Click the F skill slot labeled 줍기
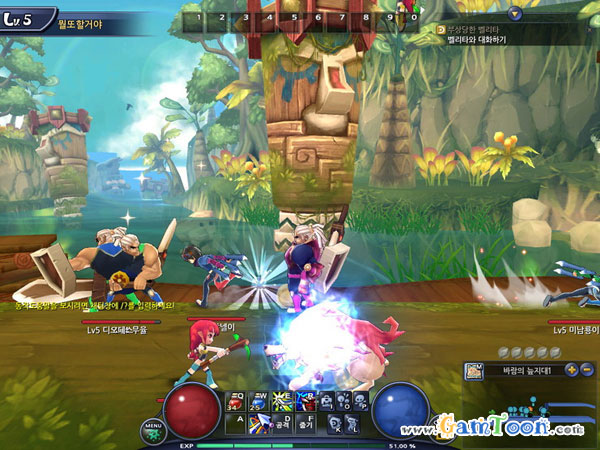600x450 pixels. coord(307,425)
